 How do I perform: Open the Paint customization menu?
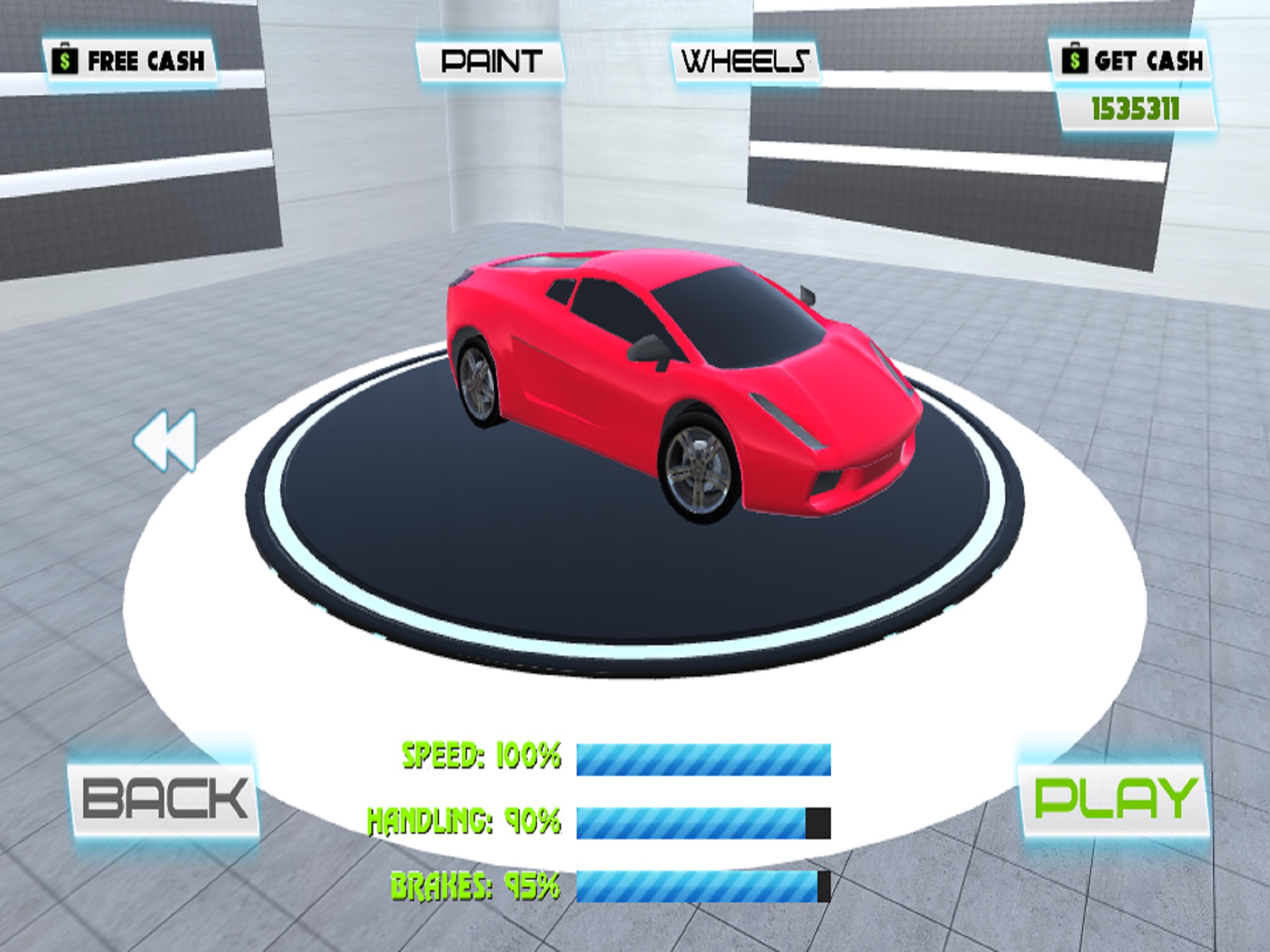pos(490,61)
